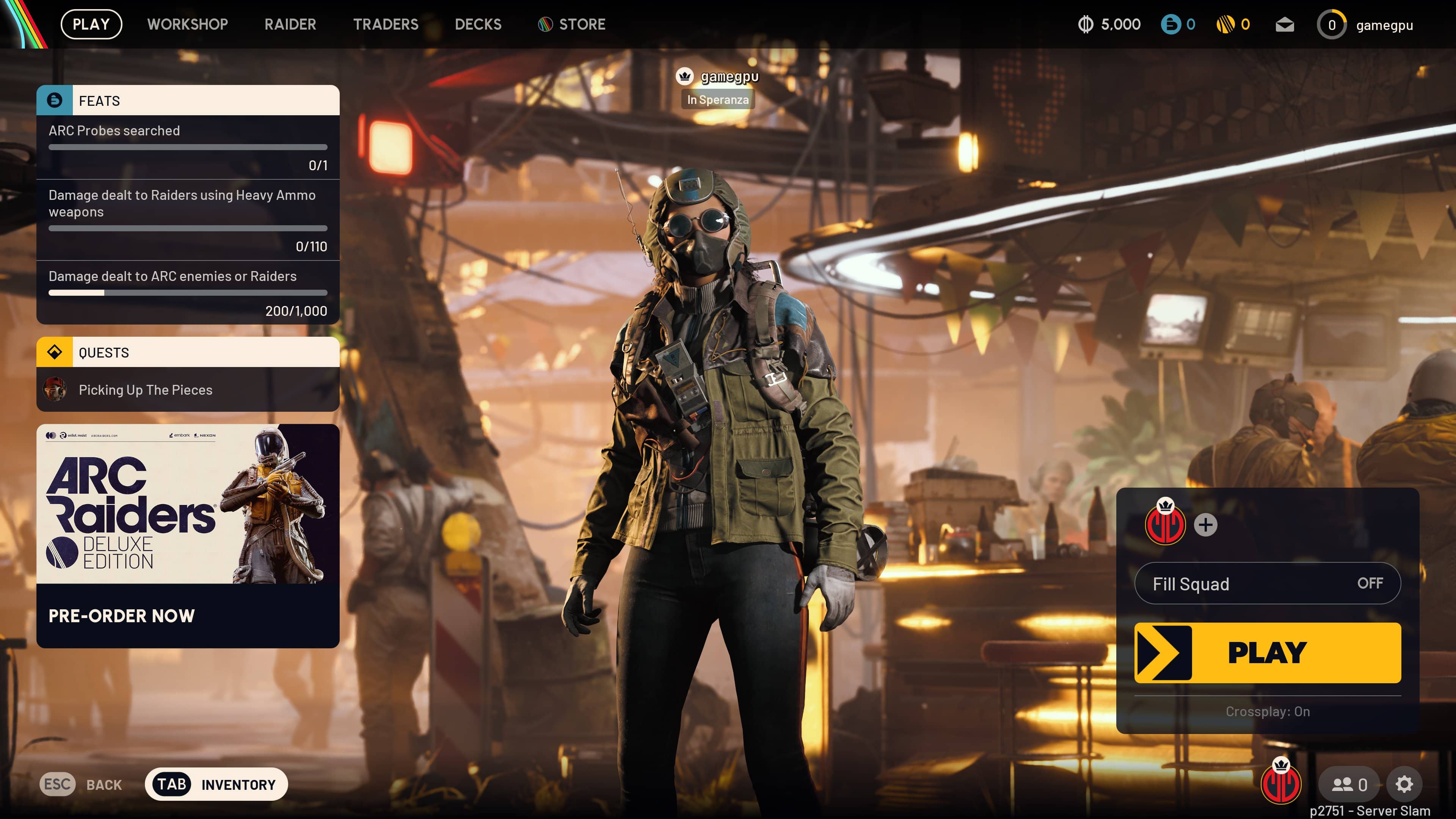This screenshot has height=819, width=1456.
Task: Invite a squad member with plus button
Action: [1205, 524]
